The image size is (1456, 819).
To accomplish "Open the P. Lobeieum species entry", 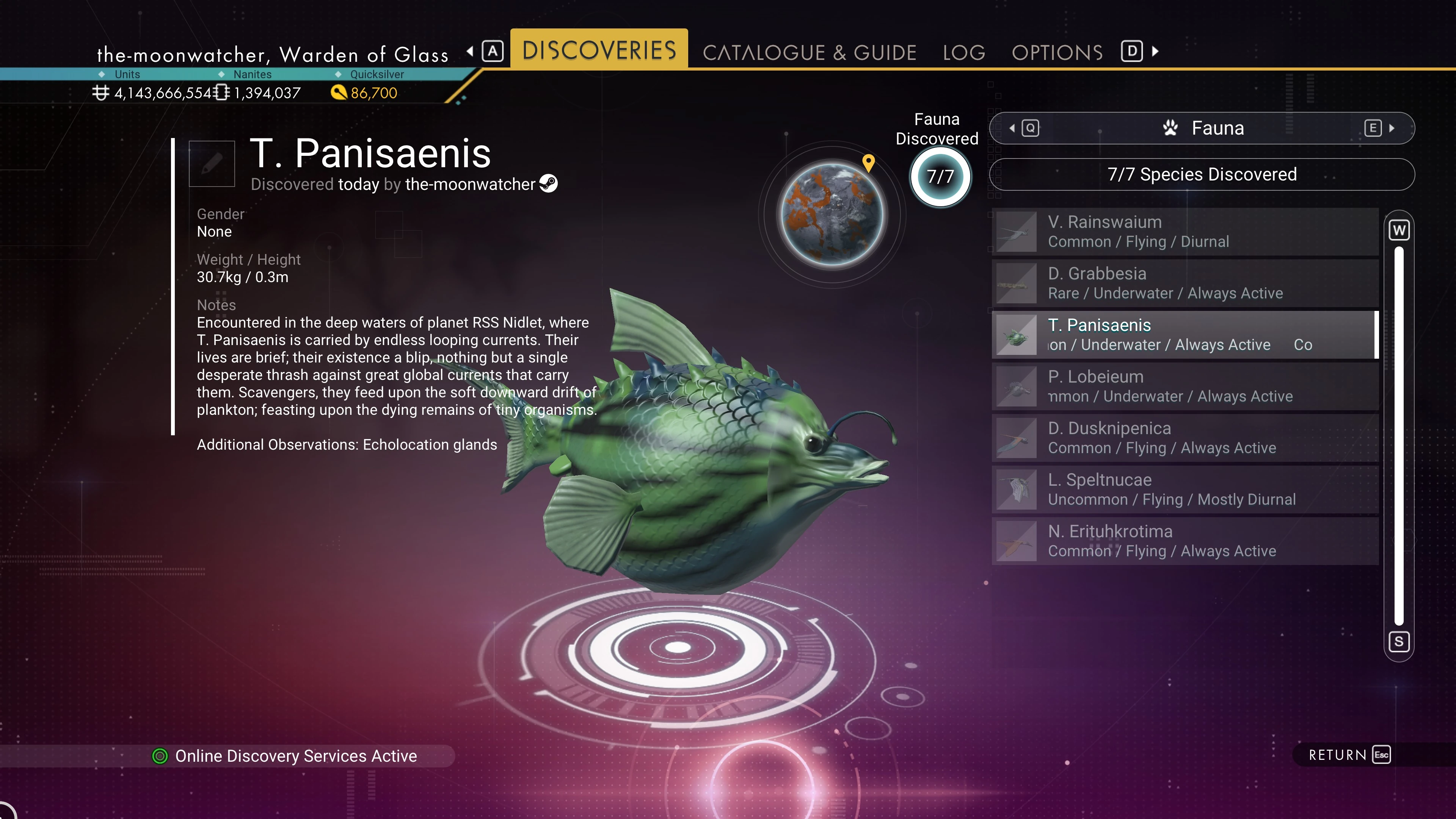I will [1185, 386].
